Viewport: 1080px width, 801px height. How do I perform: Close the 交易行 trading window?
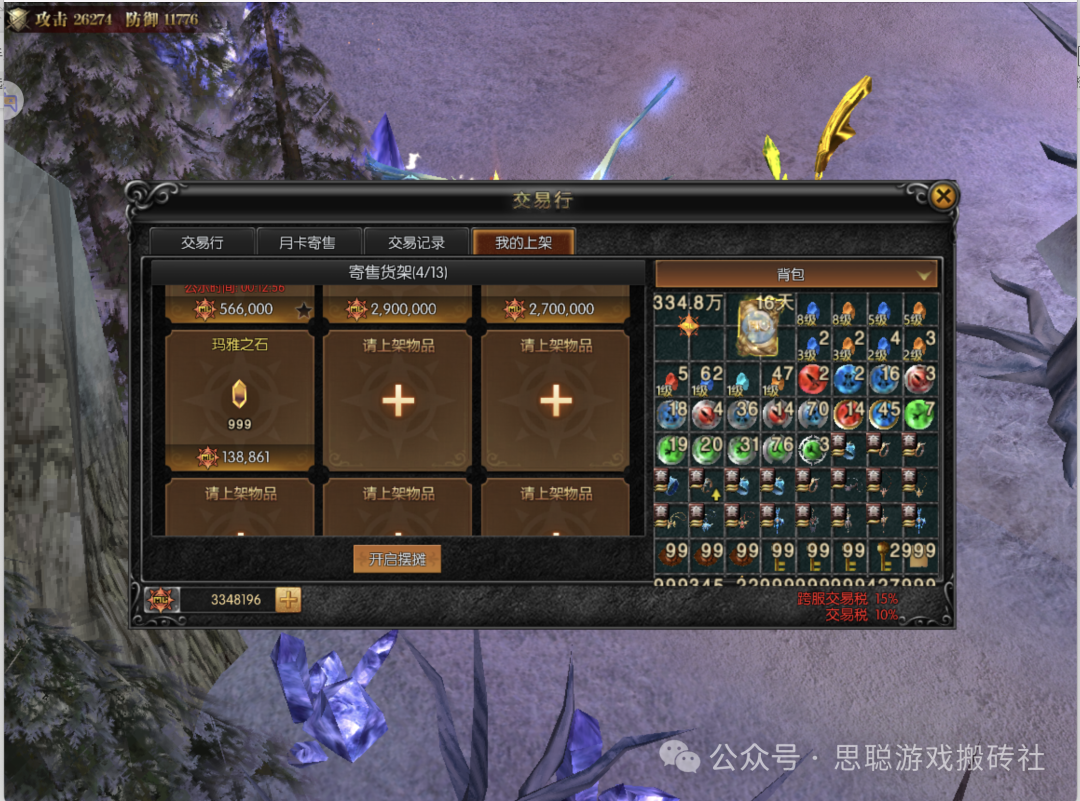point(942,197)
